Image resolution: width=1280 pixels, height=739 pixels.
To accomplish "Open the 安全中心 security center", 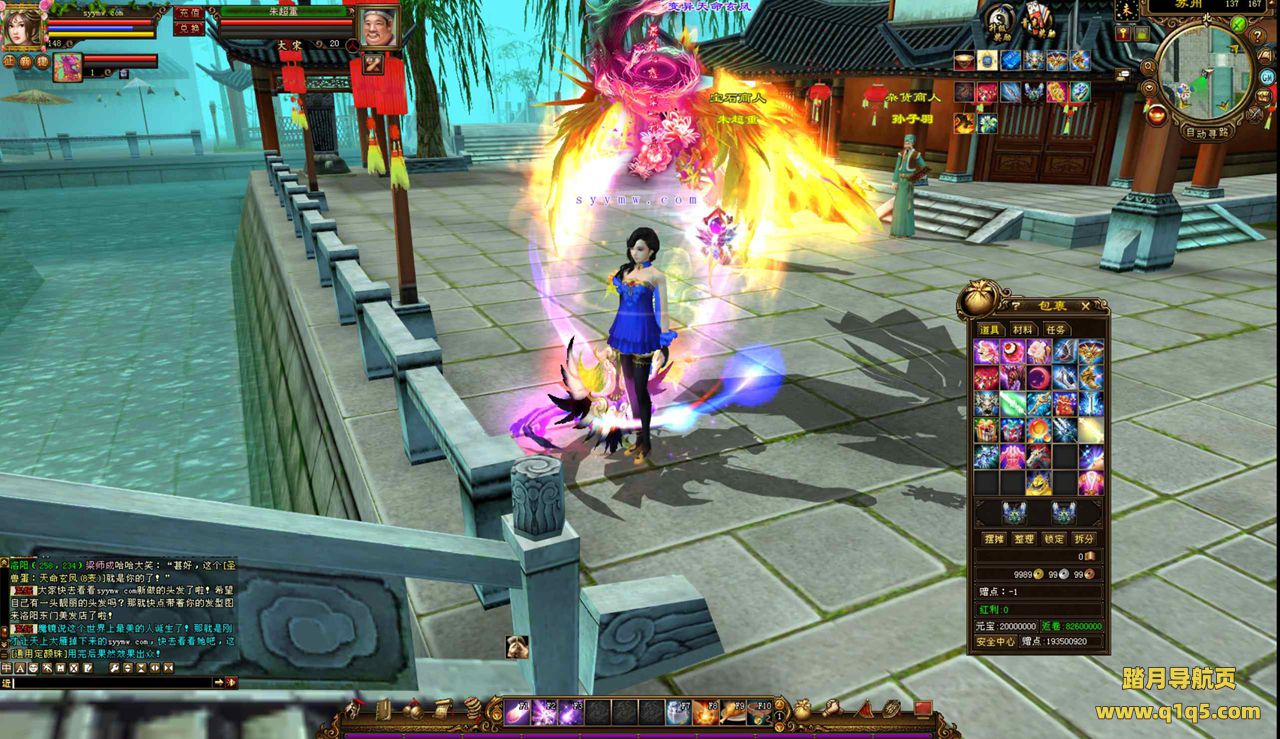I will [x=996, y=641].
